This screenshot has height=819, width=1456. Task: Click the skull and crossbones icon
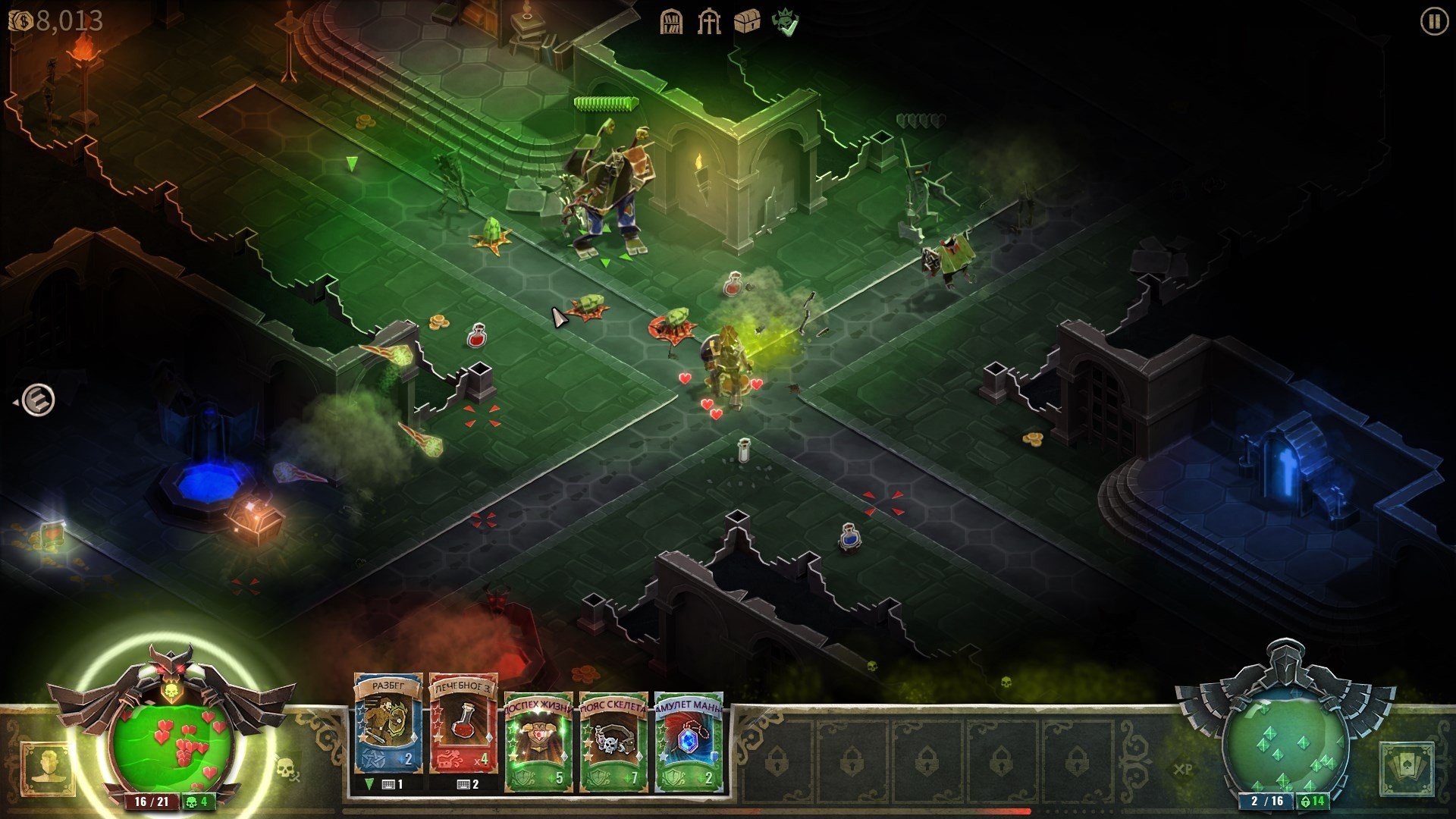[x=286, y=769]
